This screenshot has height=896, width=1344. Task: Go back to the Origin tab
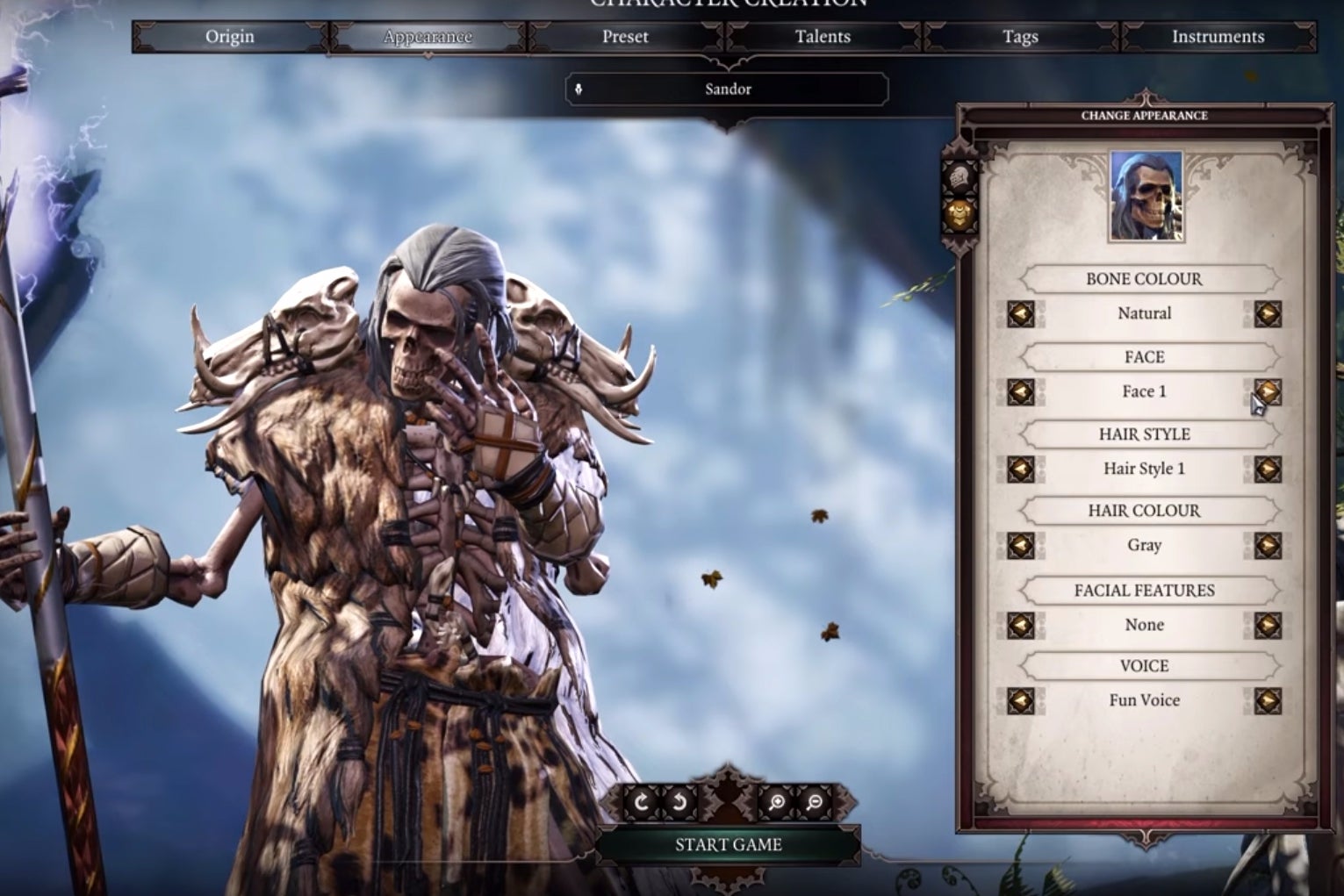coord(229,37)
